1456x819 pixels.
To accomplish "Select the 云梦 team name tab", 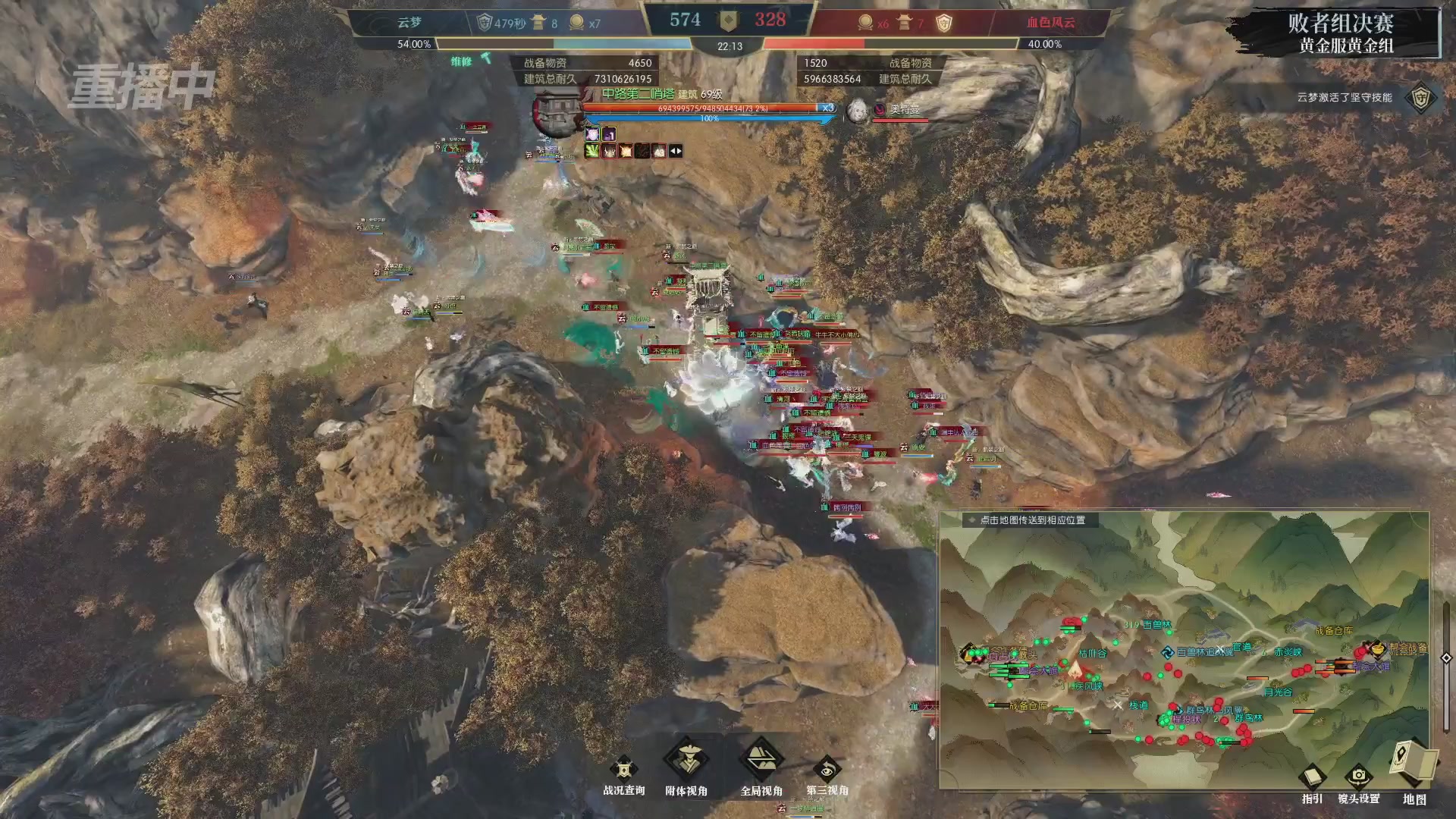I will click(409, 21).
